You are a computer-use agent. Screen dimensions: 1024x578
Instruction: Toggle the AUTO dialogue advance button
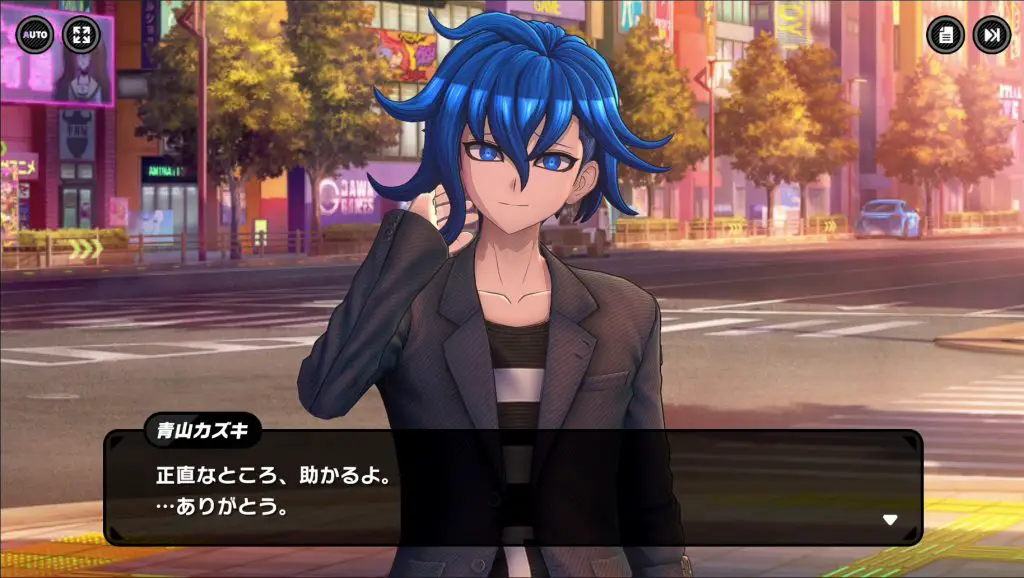click(35, 36)
